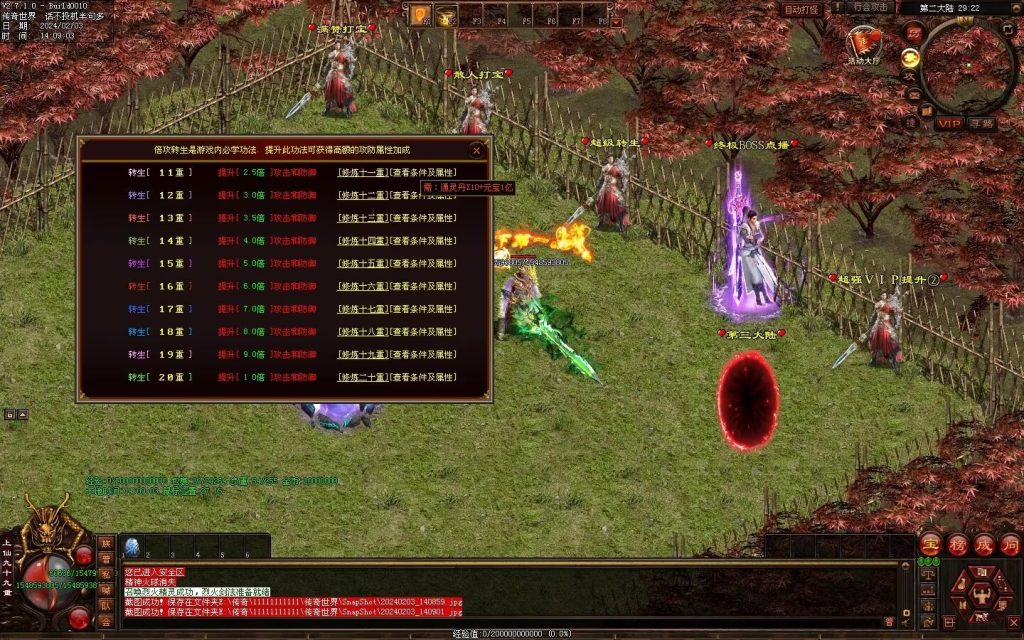Image resolution: width=1024 pixels, height=640 pixels.
Task: Click the circular minimap
Action: [967, 66]
